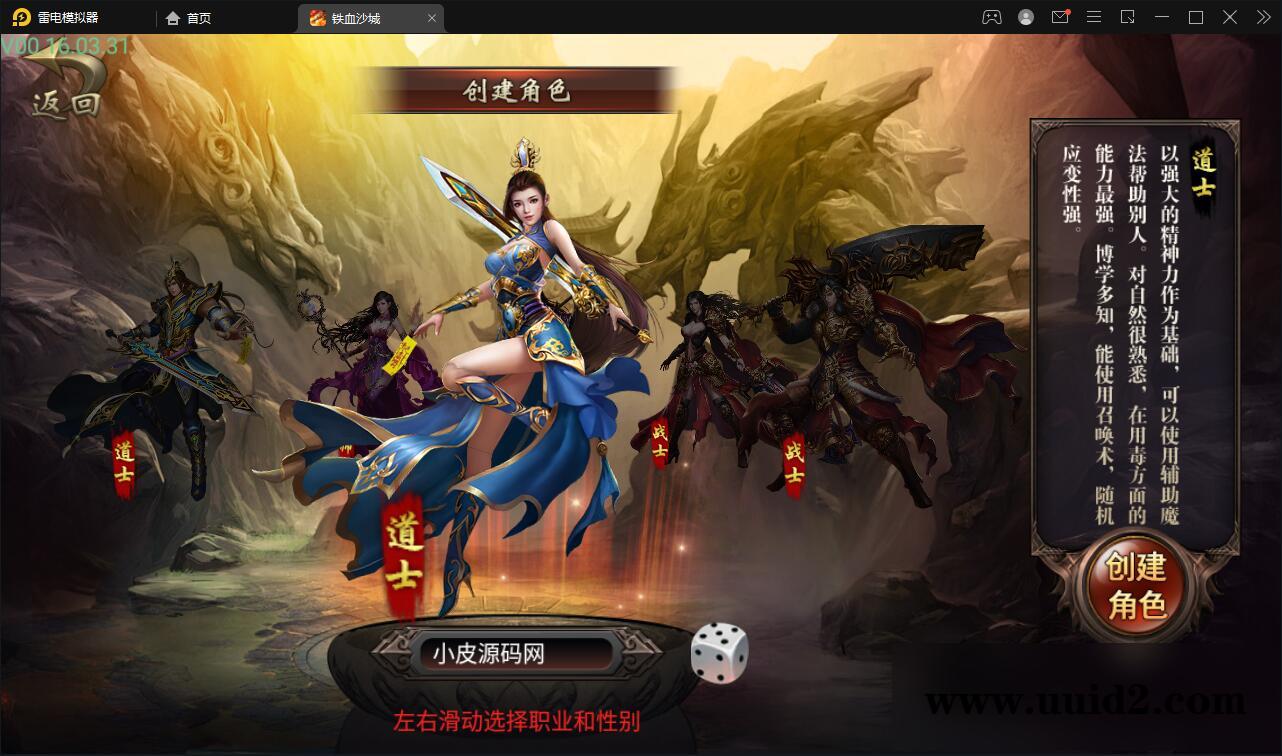1282x756 pixels.
Task: Expand hidden toolbar with the double-chevron
Action: pyautogui.click(x=1262, y=17)
